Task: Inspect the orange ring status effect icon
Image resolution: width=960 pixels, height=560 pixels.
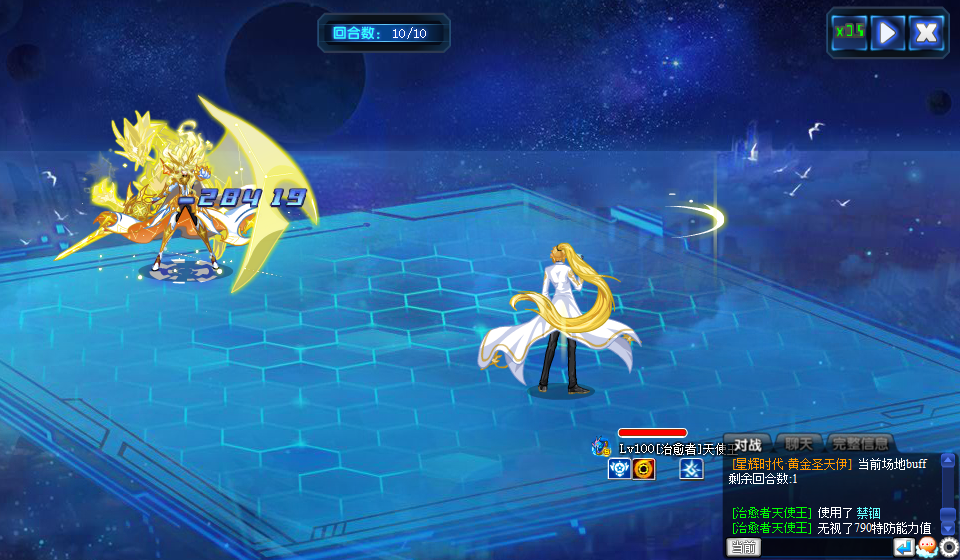Action: (644, 469)
